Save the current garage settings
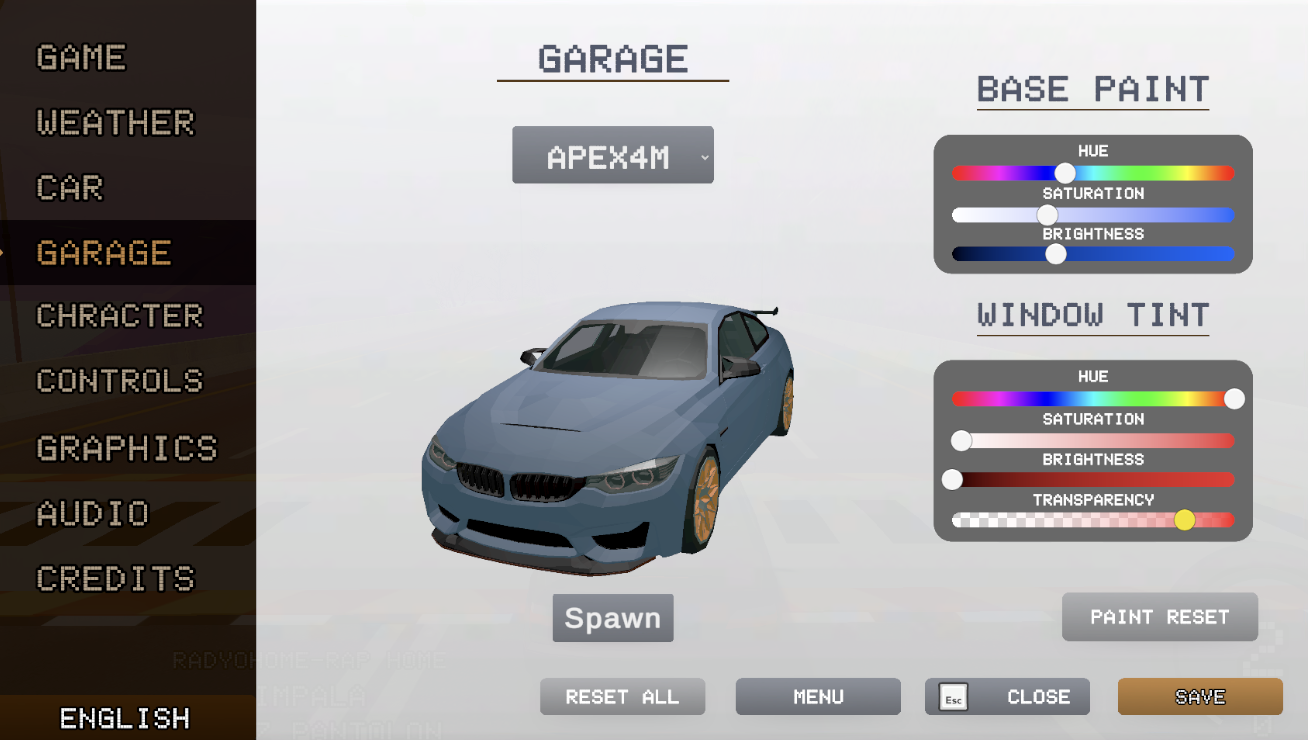This screenshot has width=1308, height=740. (1199, 696)
